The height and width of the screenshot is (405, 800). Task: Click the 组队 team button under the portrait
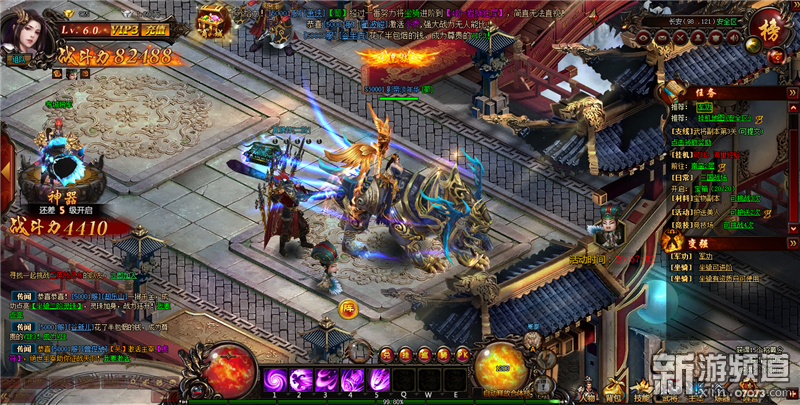(16, 60)
